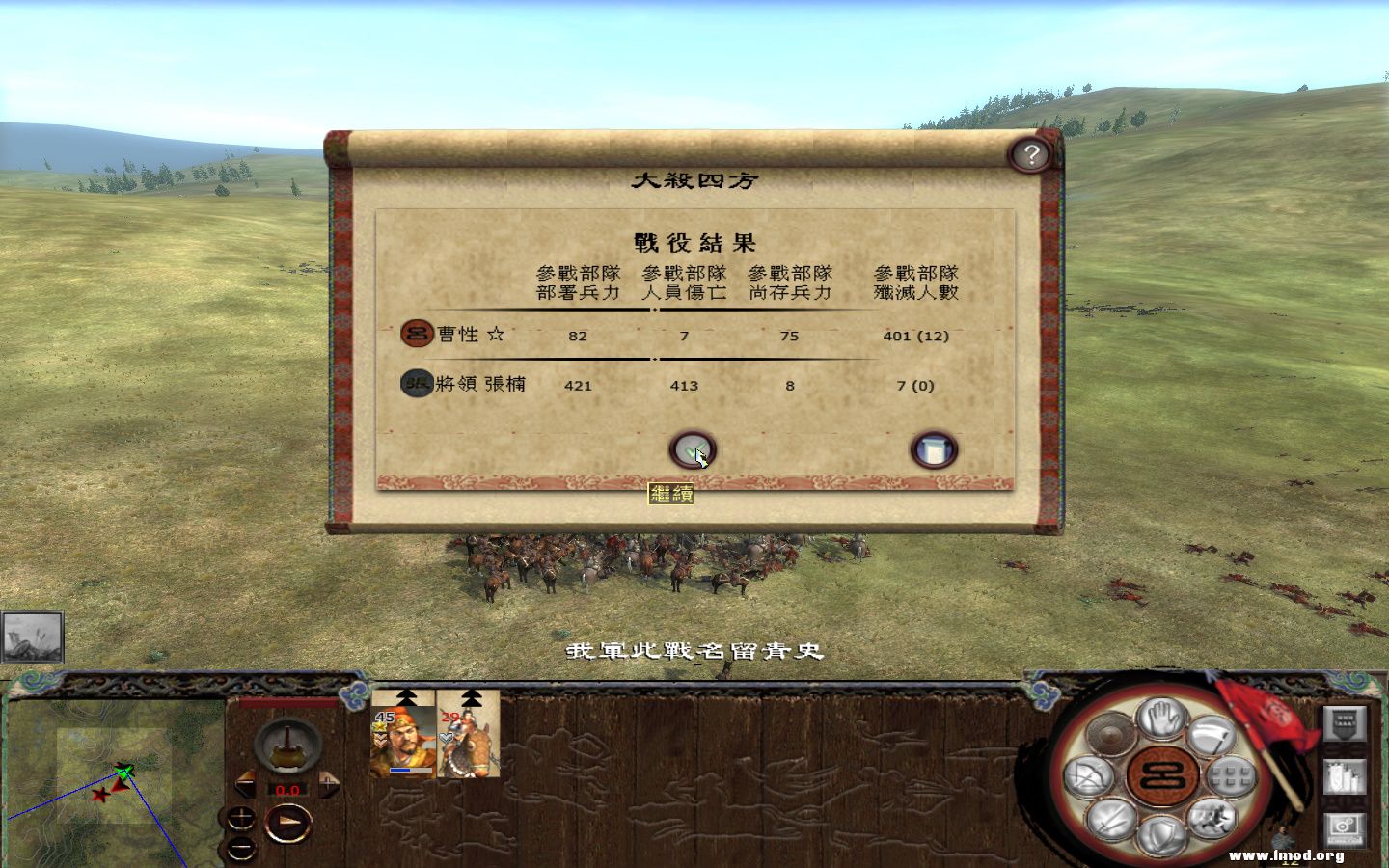The image size is (1389, 868).
Task: Toggle the banner display button
Action: (x=1345, y=725)
